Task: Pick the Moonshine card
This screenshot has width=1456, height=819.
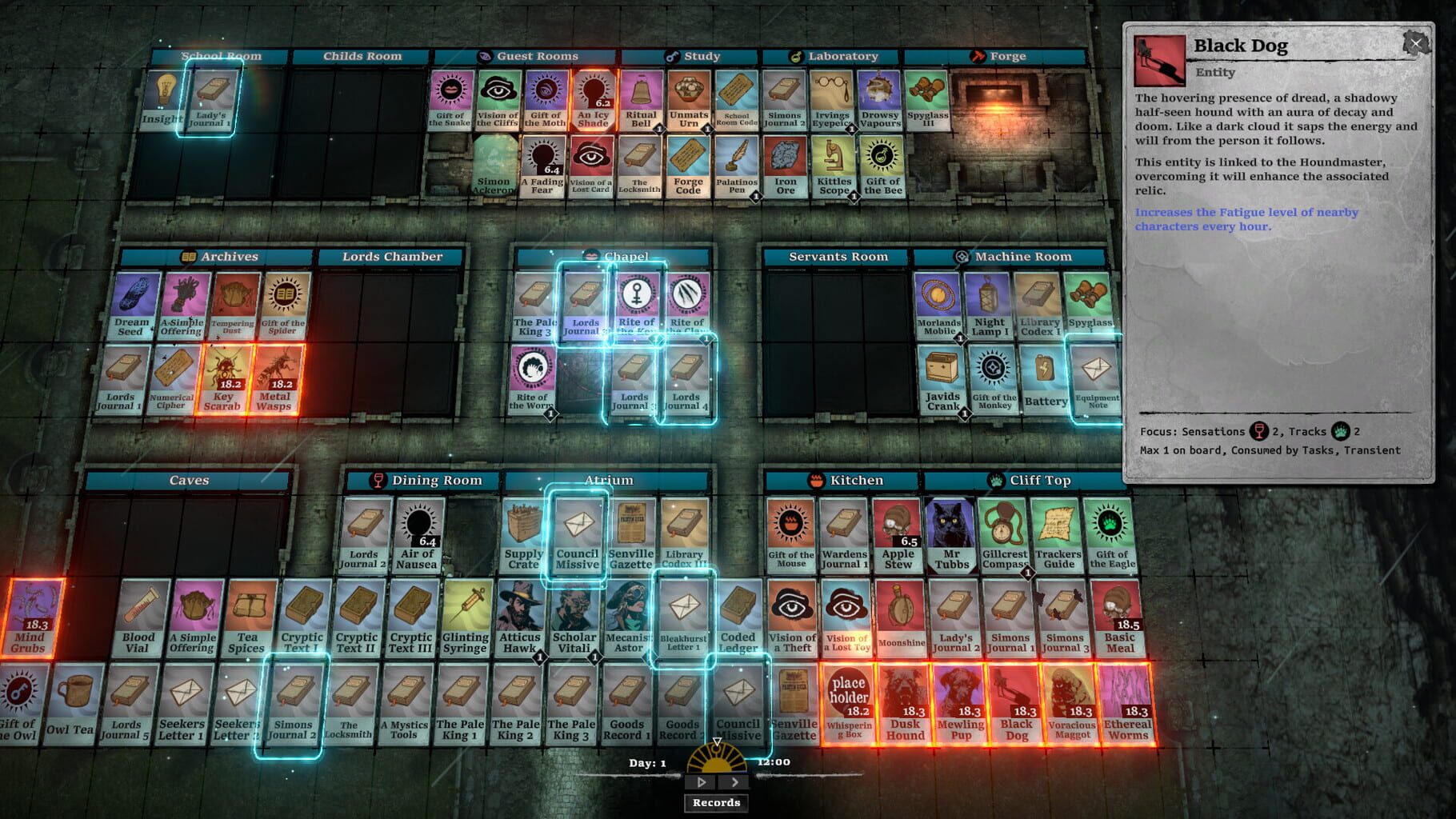Action: point(899,616)
